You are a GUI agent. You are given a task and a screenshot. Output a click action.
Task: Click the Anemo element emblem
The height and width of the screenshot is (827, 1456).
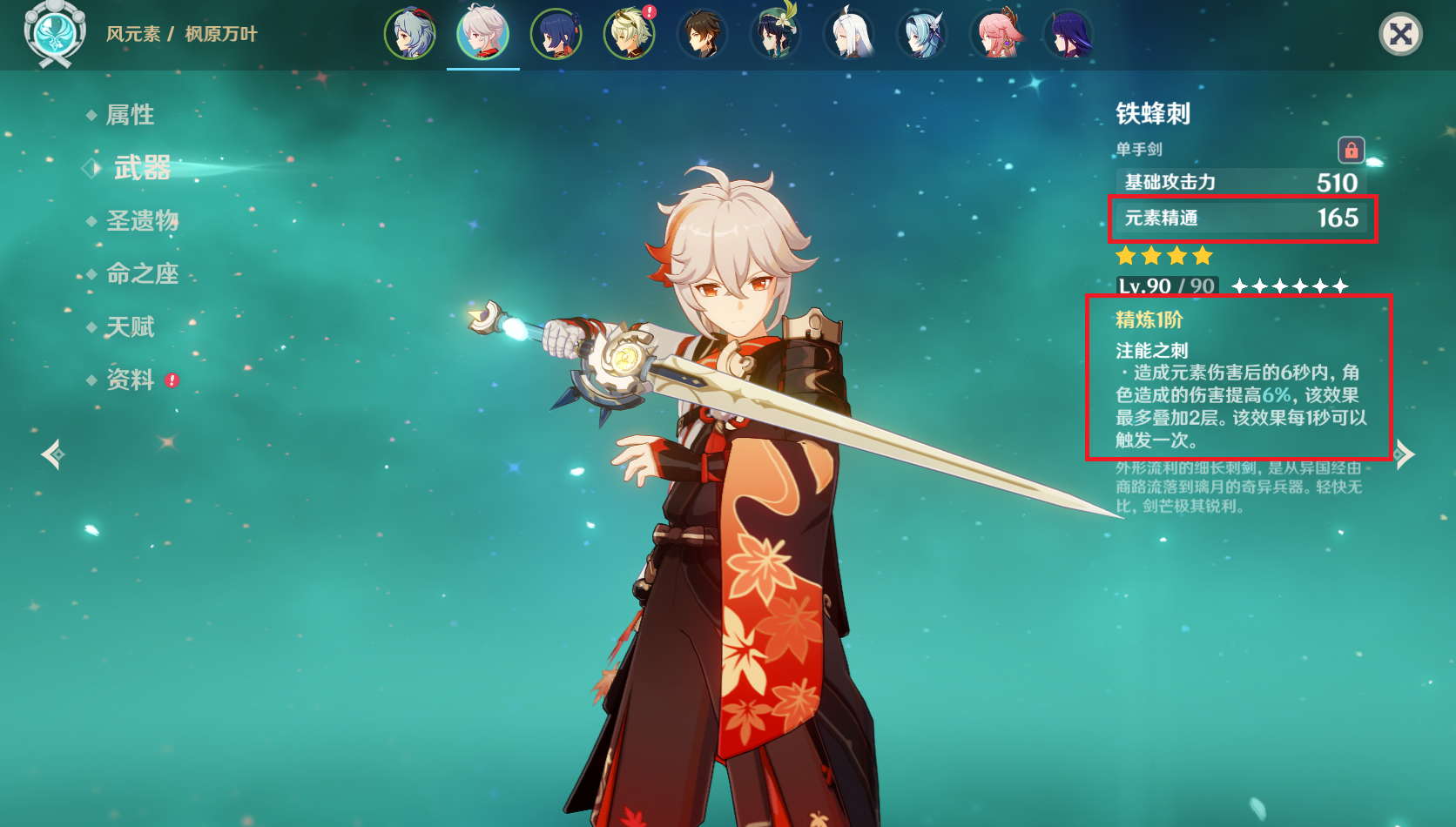[55, 33]
